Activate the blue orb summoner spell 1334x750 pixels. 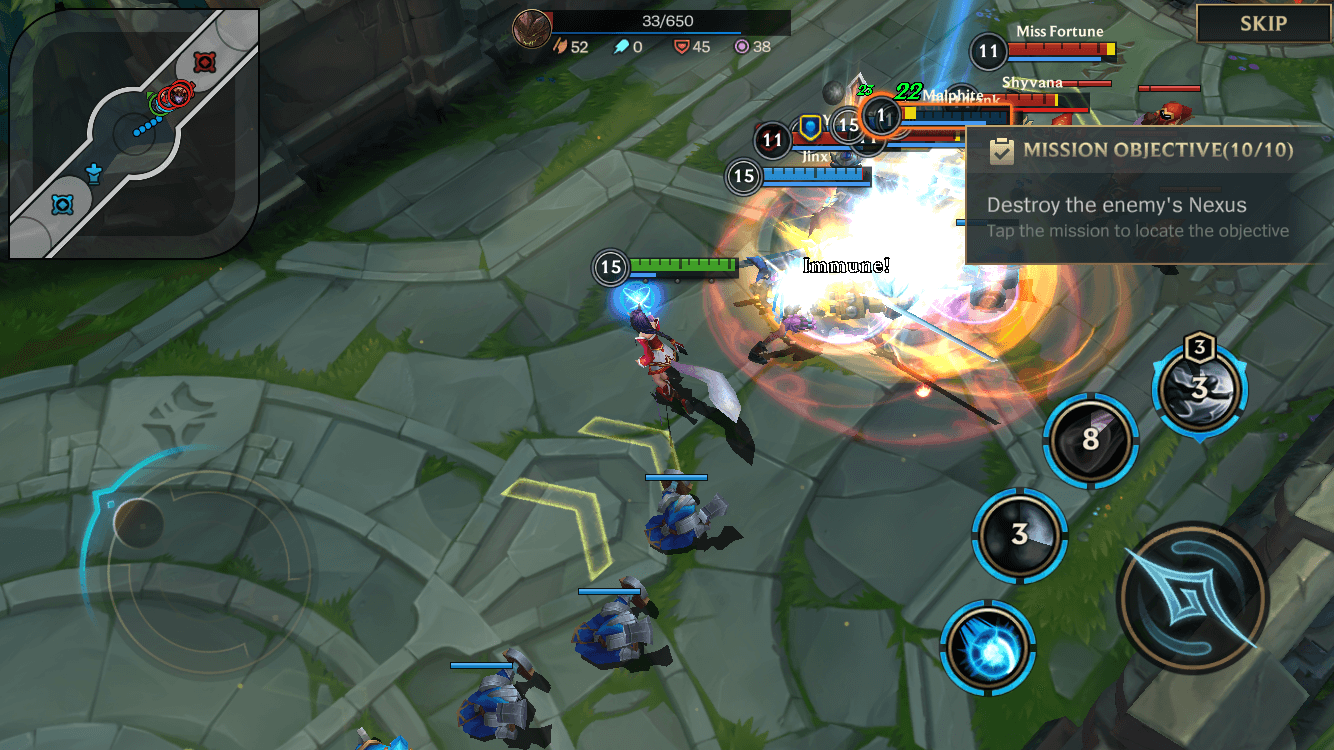[x=988, y=644]
